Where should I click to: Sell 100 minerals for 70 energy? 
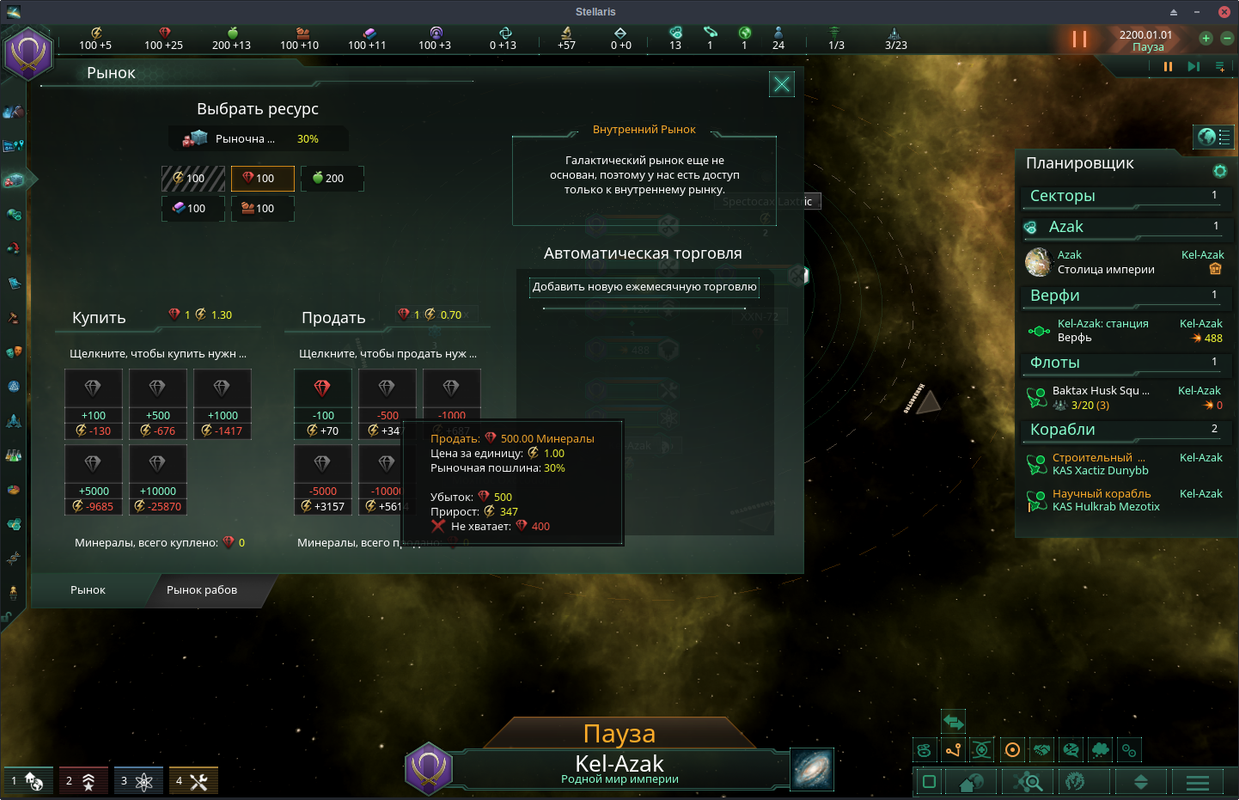322,404
